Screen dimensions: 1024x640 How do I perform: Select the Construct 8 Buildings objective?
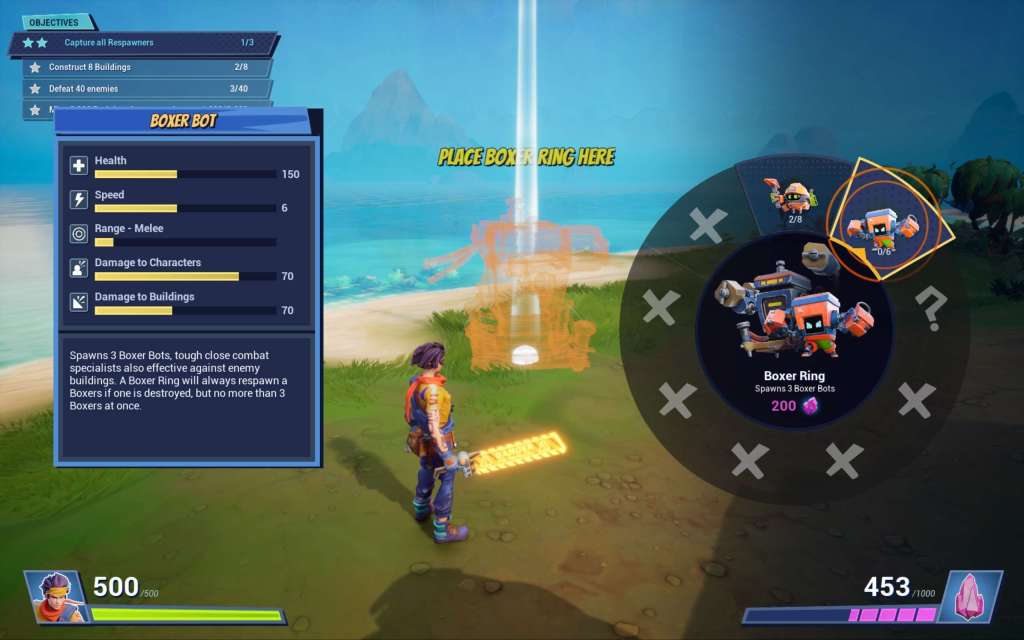[x=147, y=67]
